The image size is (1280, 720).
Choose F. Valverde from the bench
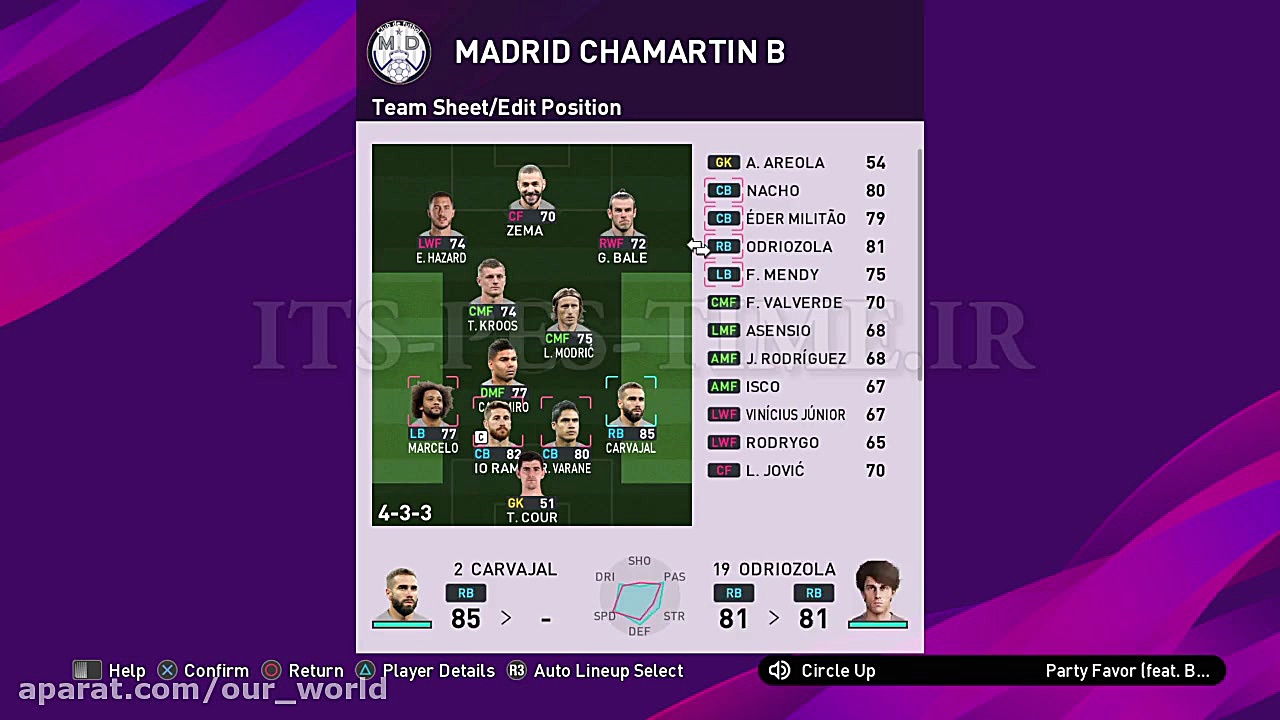point(796,303)
